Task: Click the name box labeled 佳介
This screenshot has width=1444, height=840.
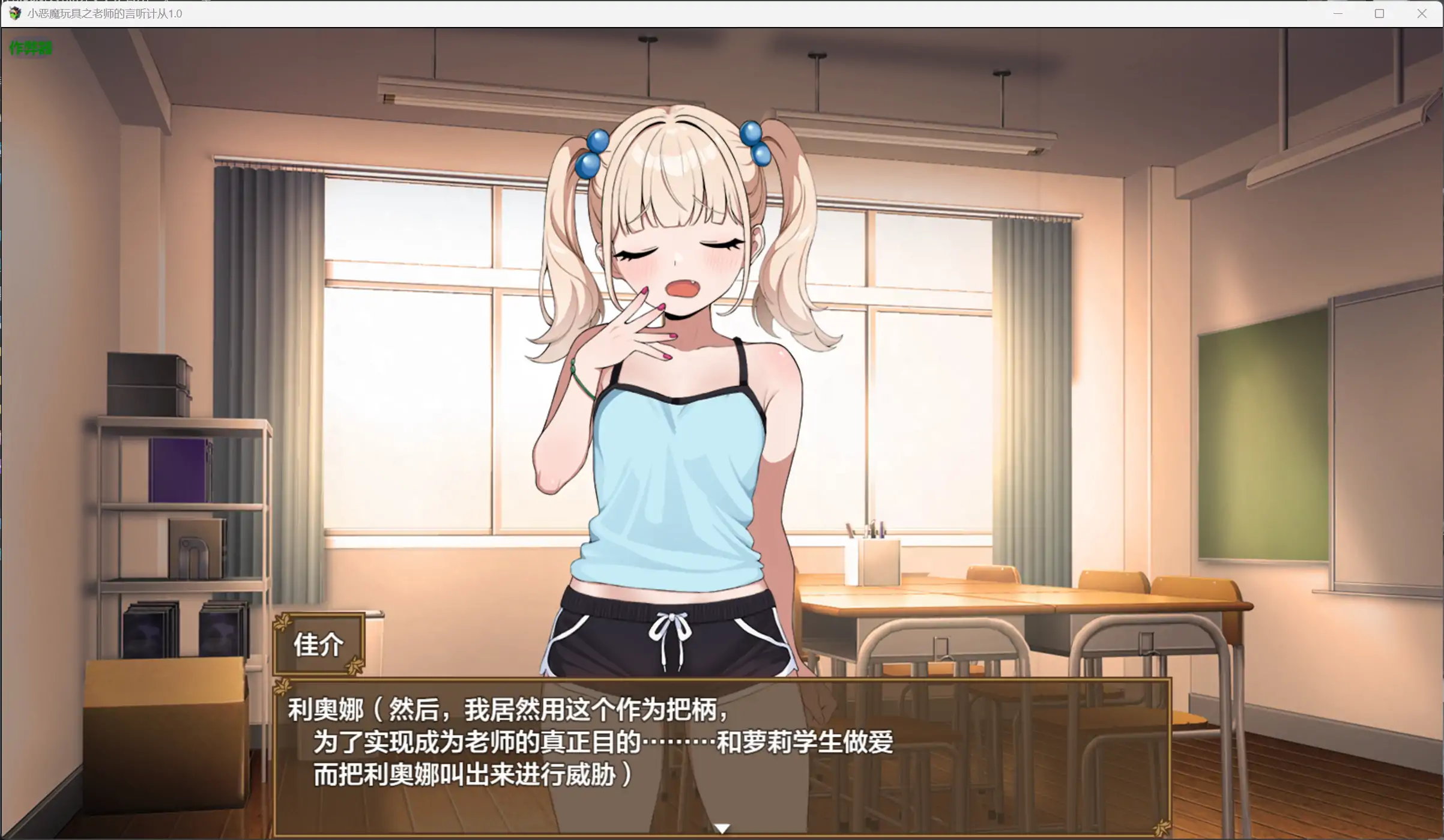Action: pyautogui.click(x=318, y=643)
